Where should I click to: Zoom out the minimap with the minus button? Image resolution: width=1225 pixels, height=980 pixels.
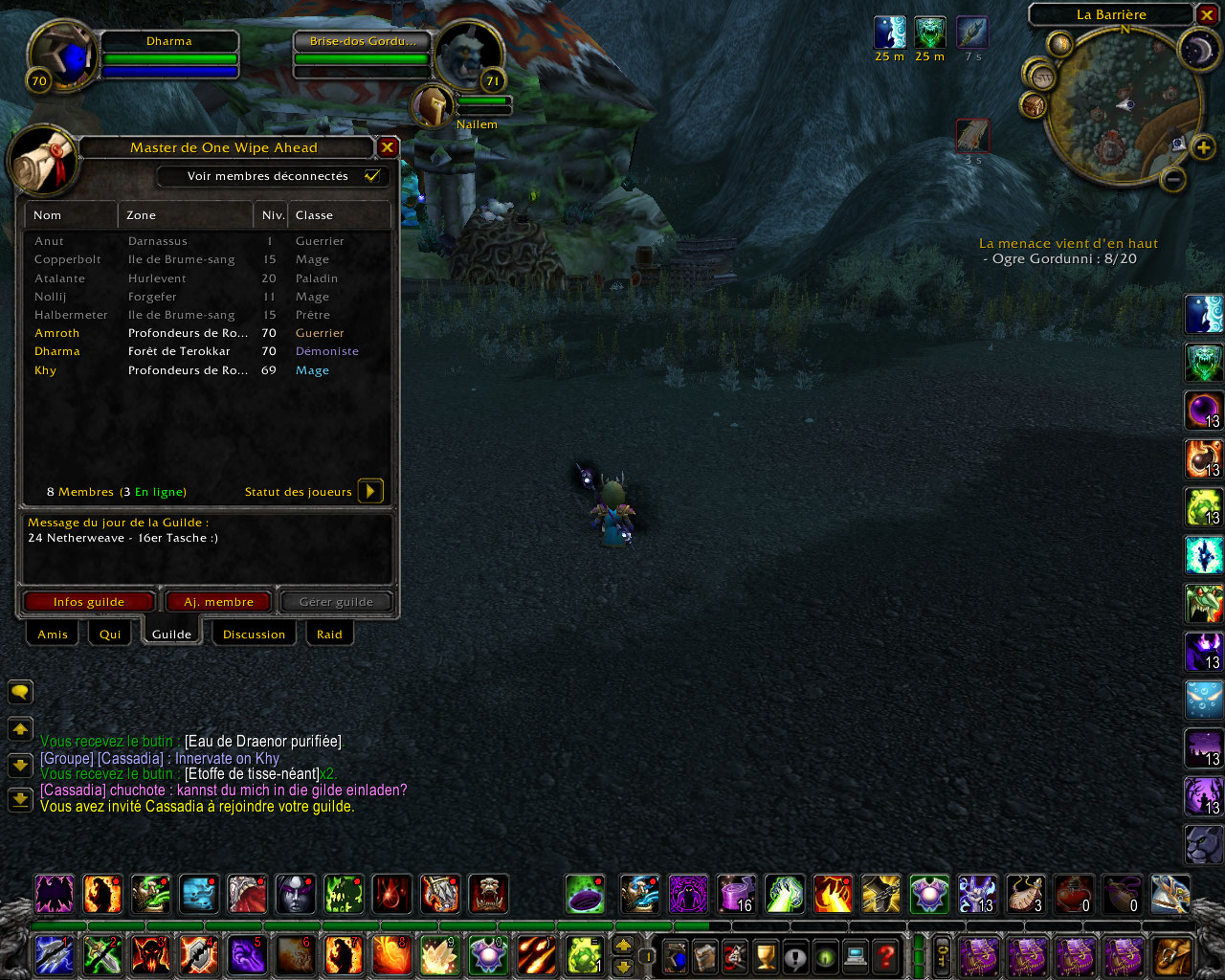tap(1174, 179)
